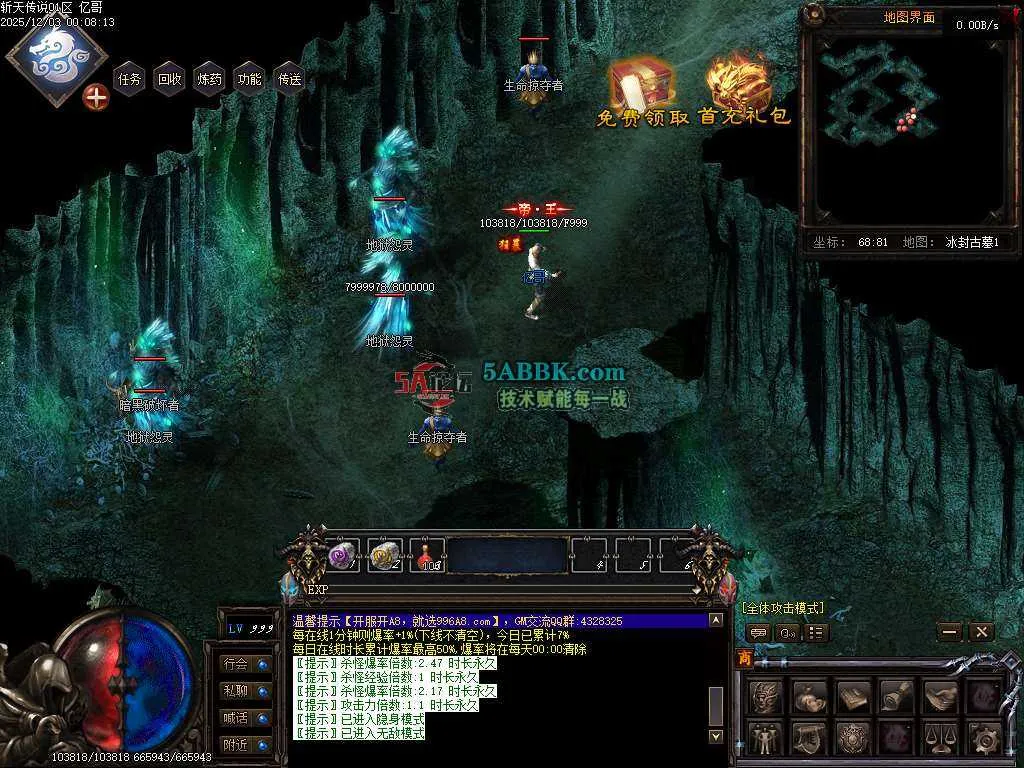Click the red plus button under the dragon emblem

[96, 98]
